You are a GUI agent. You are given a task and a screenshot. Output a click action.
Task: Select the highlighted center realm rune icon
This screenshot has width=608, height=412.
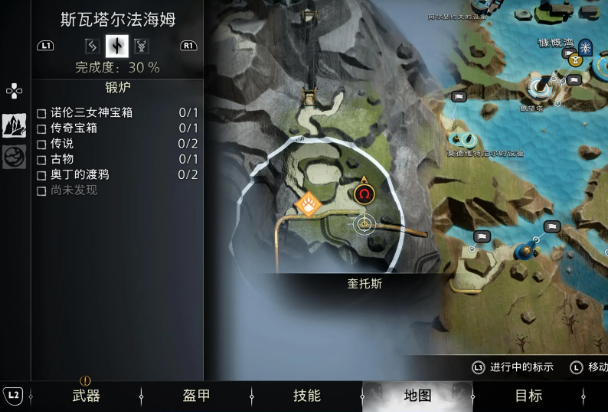[117, 45]
